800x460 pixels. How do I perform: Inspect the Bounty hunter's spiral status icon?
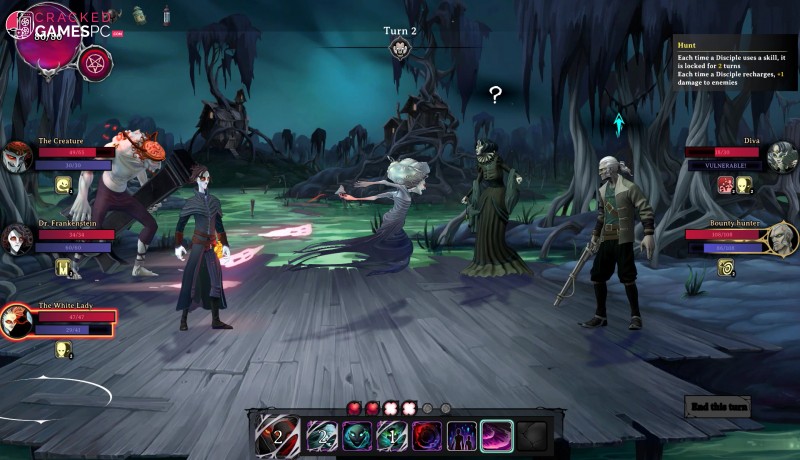726,266
